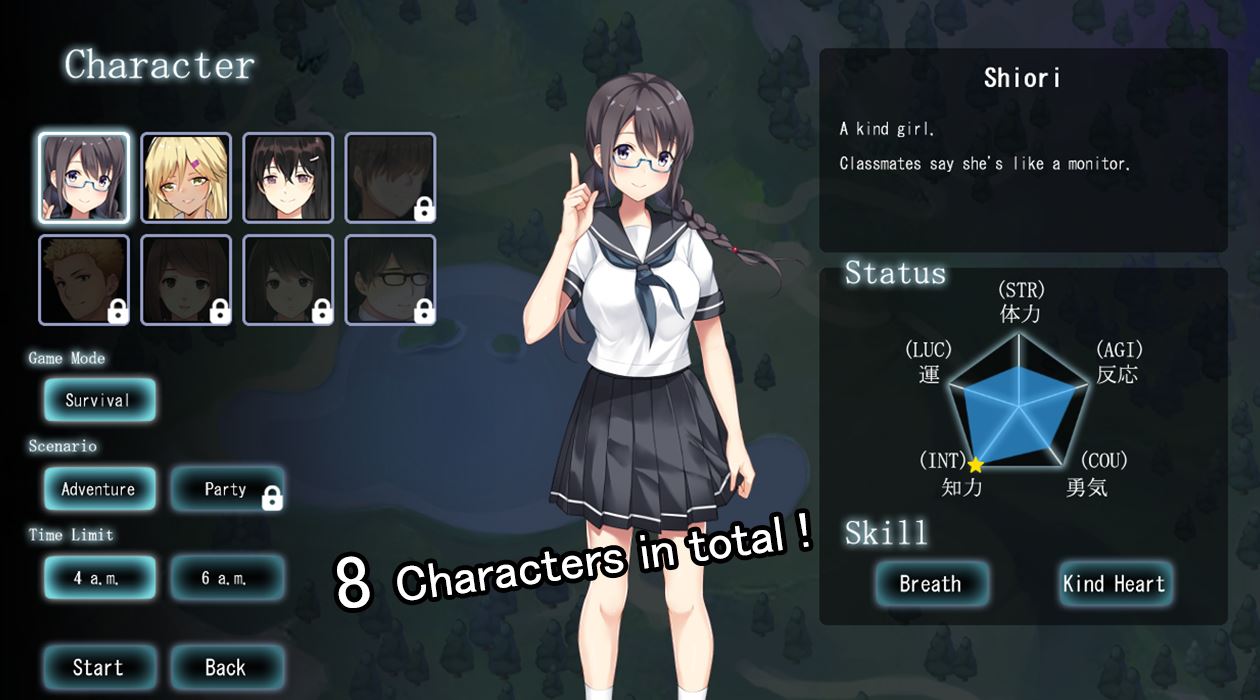The height and width of the screenshot is (700, 1260).
Task: Choose Survival game mode
Action: 99,400
